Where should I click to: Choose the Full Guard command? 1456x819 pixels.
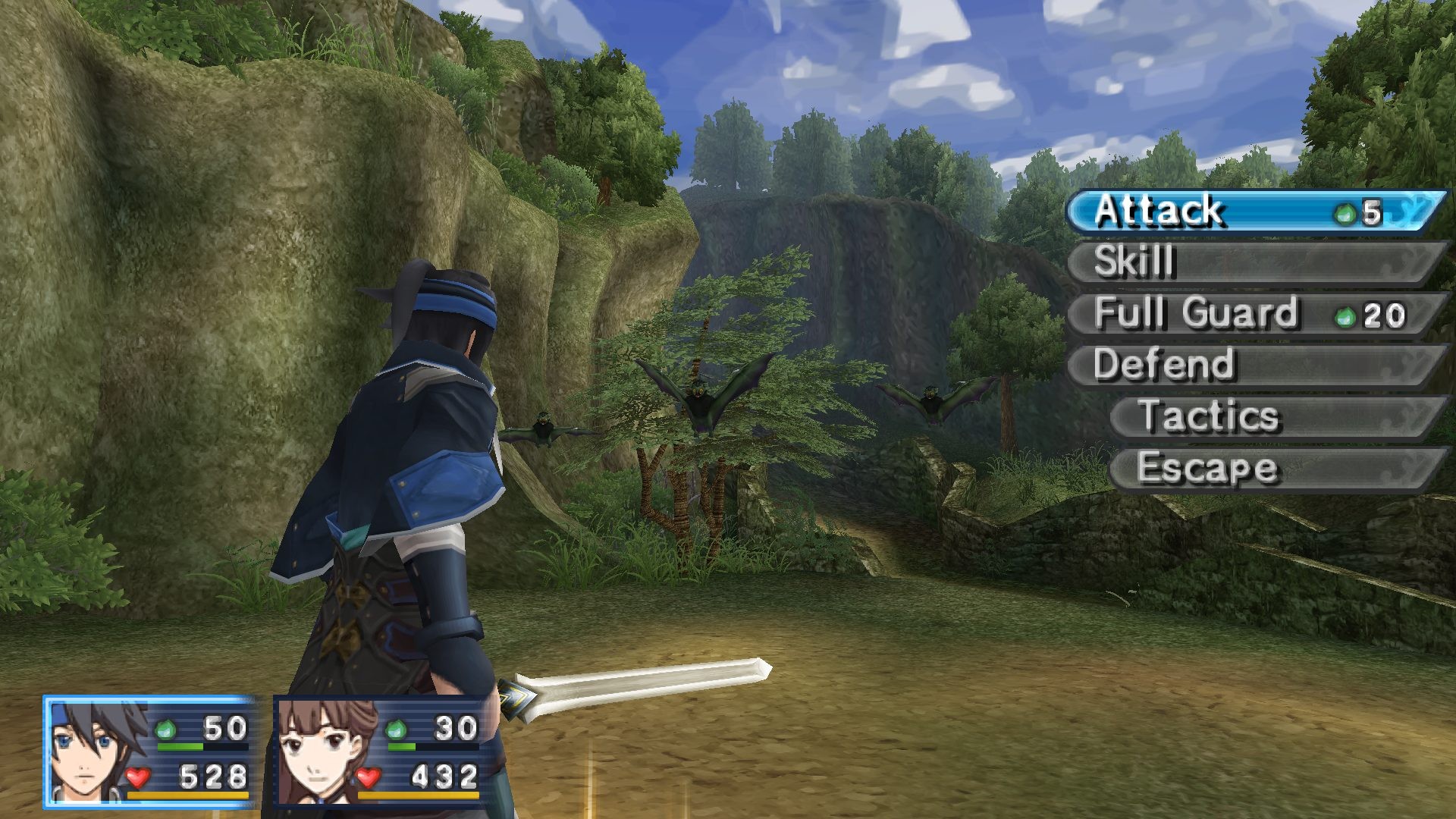click(1251, 313)
